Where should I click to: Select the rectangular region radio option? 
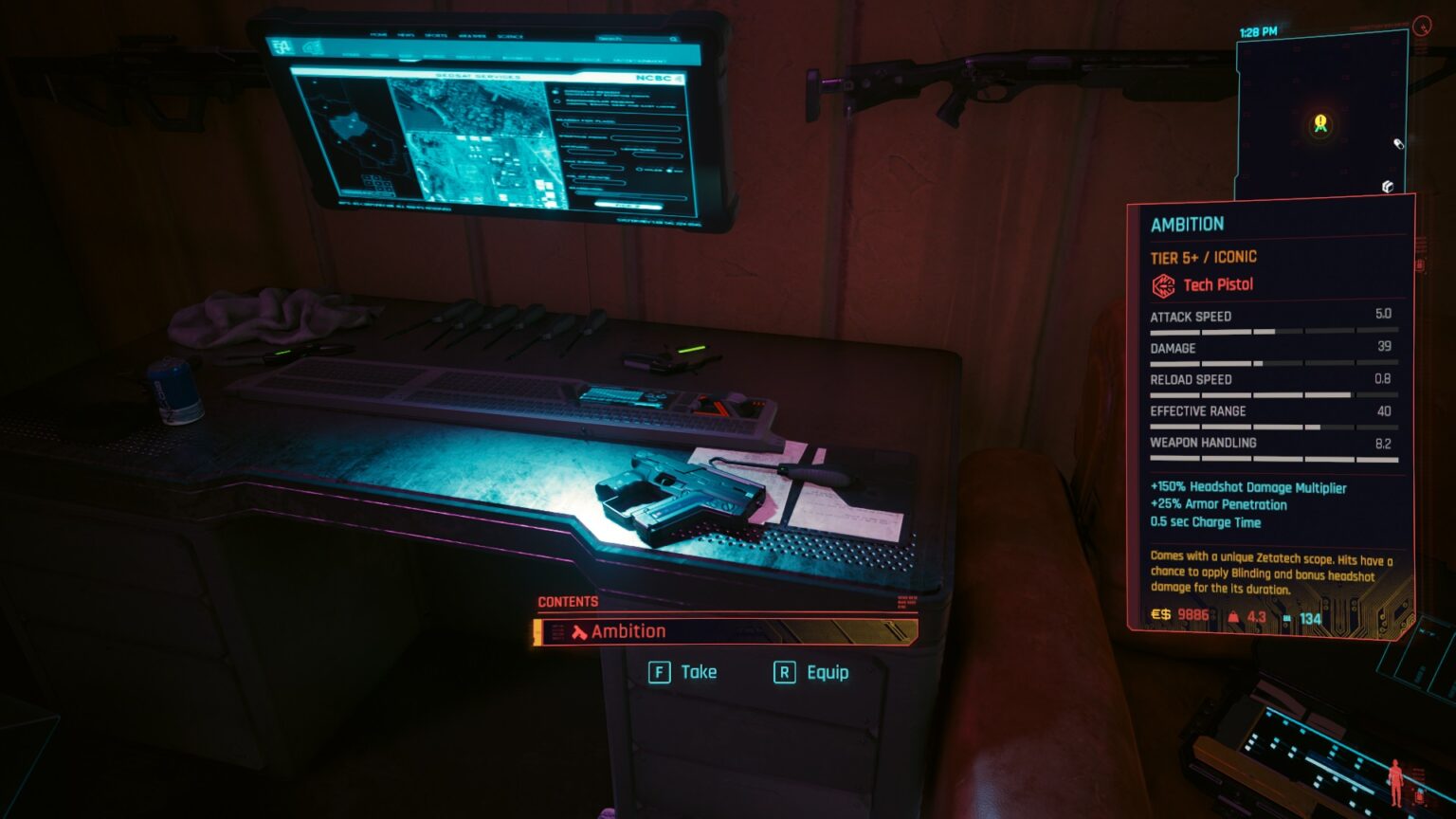[x=557, y=100]
